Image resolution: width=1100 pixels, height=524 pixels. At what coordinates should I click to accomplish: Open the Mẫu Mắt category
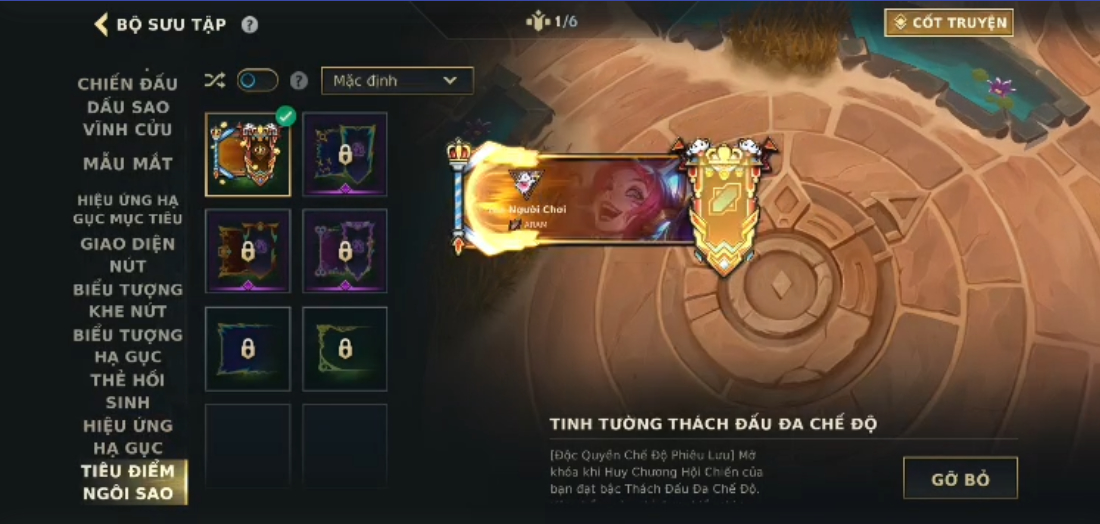pos(128,163)
